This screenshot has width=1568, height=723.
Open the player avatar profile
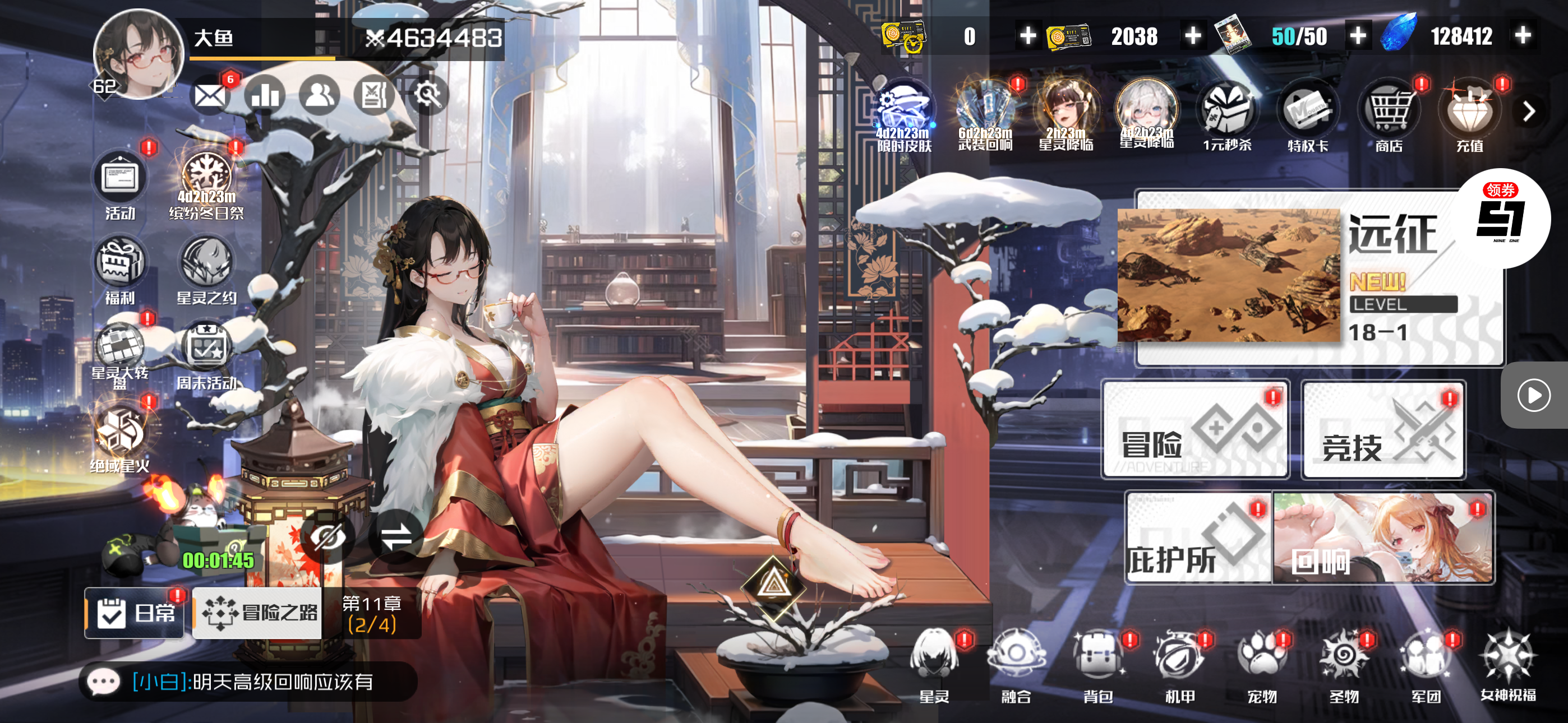click(x=139, y=55)
